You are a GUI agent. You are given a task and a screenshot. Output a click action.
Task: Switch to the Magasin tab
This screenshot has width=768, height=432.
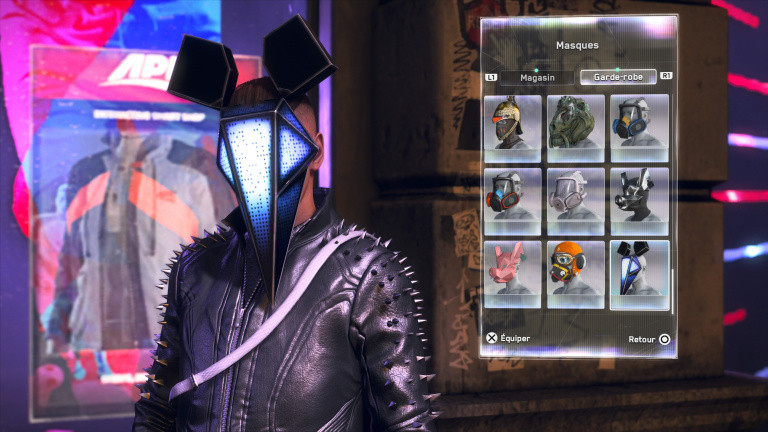(x=536, y=77)
